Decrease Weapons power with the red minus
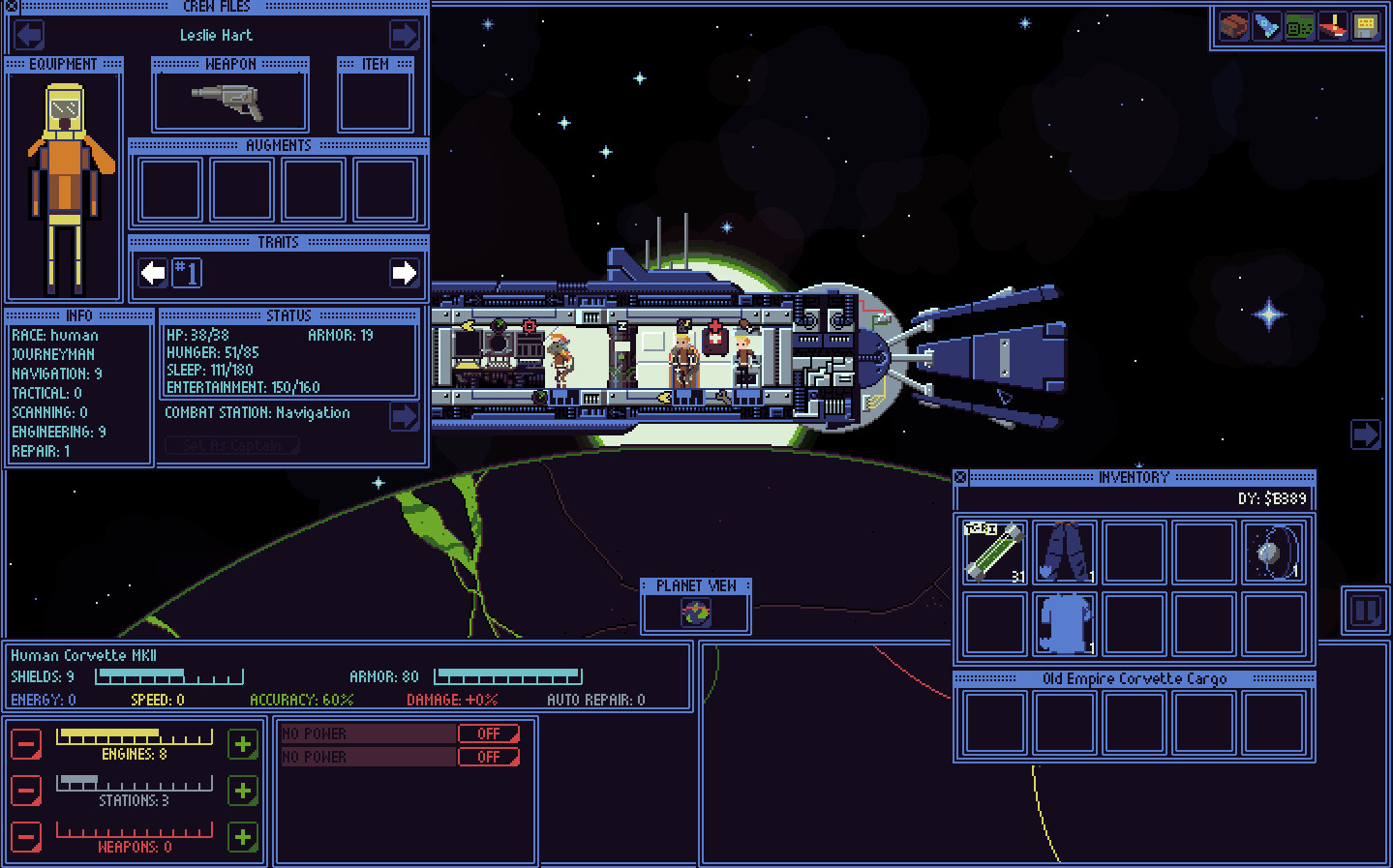 point(25,838)
